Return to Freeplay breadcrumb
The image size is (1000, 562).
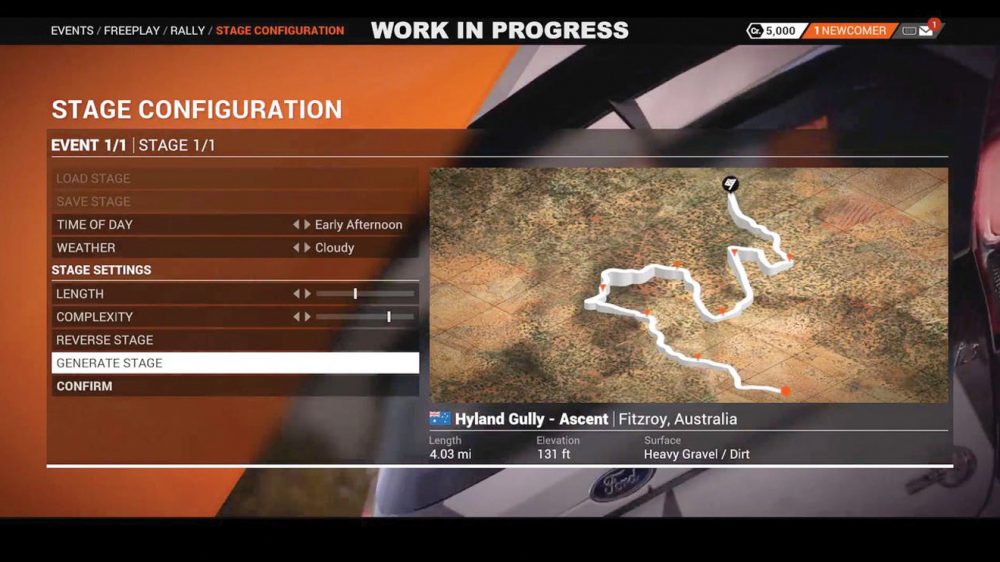click(132, 31)
